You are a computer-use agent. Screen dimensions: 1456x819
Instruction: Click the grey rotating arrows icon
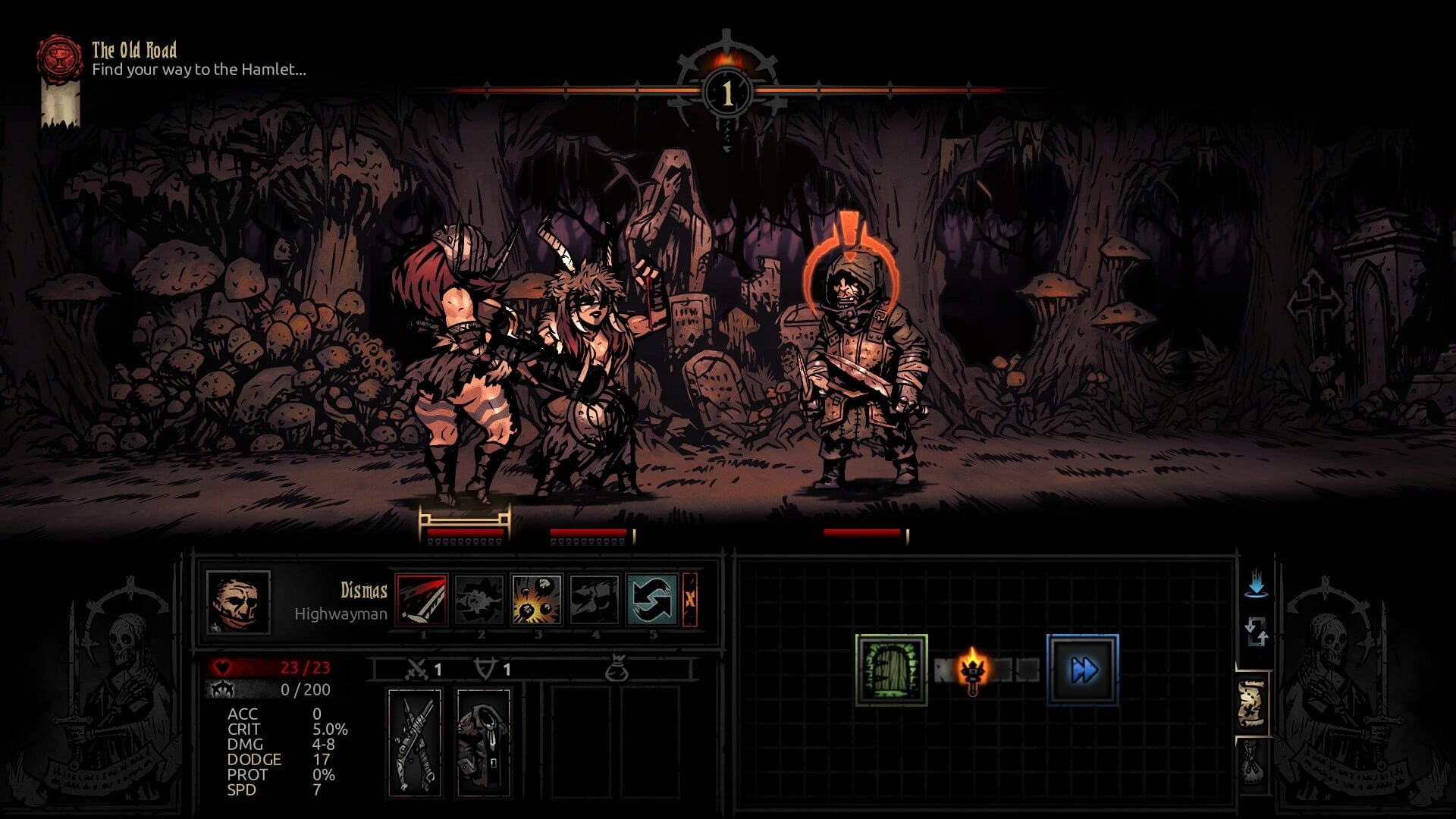pyautogui.click(x=1257, y=631)
